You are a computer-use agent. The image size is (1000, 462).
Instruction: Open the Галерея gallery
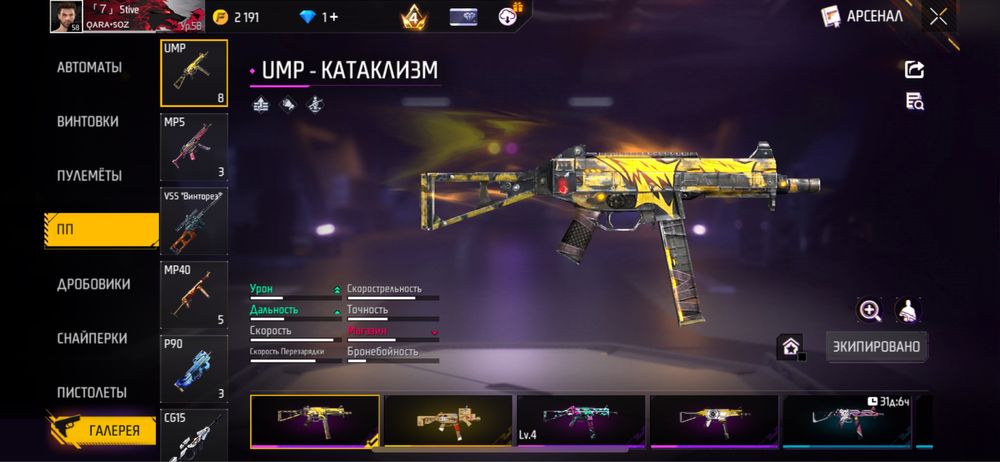[x=103, y=430]
